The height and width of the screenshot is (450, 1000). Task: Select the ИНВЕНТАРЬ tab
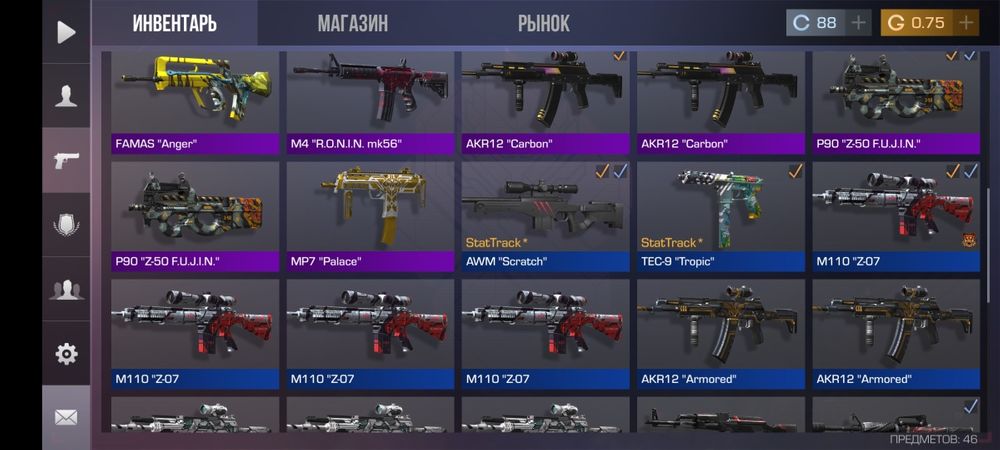coord(175,23)
